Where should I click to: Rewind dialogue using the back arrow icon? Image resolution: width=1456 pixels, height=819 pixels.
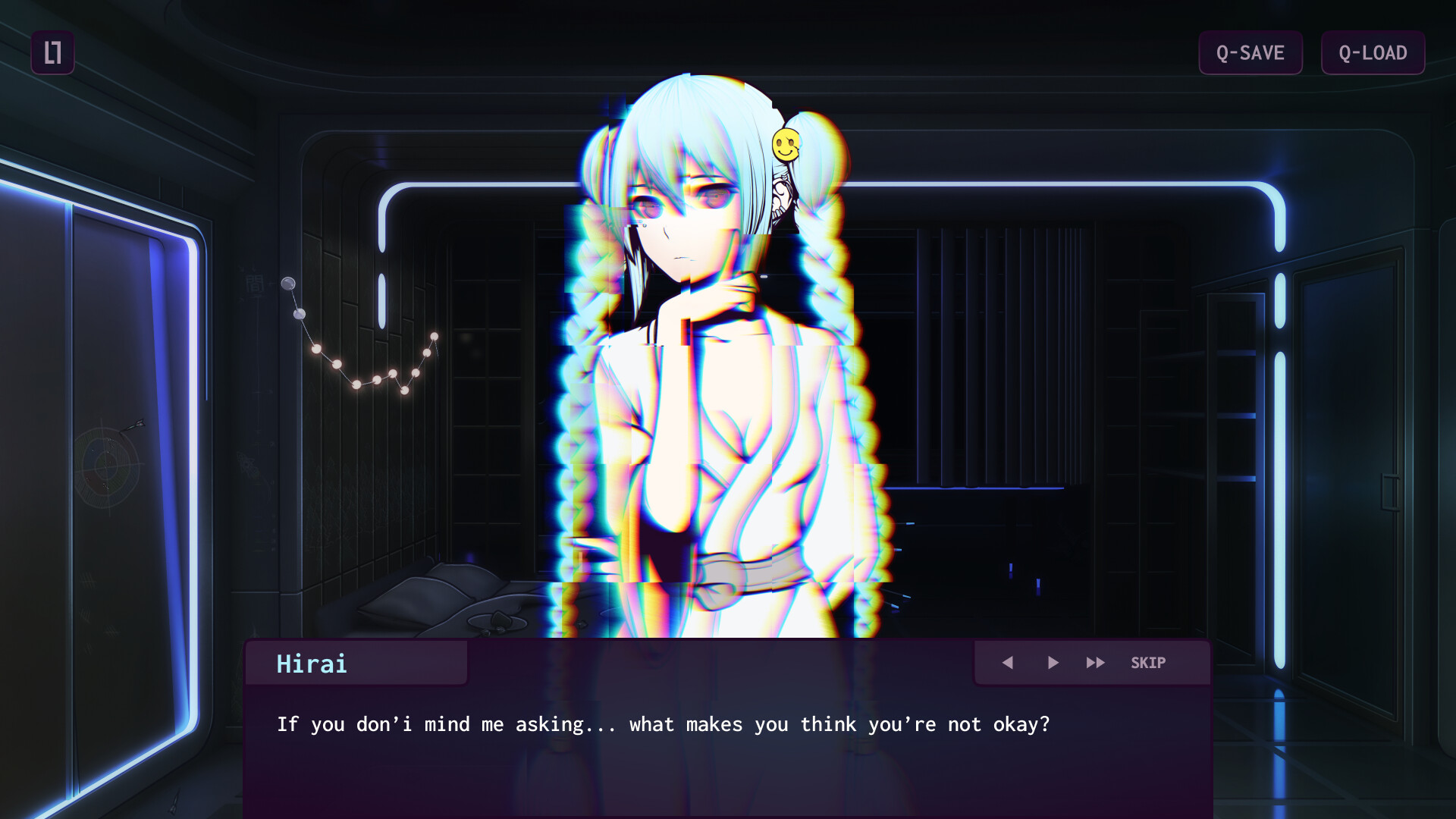tap(1009, 662)
